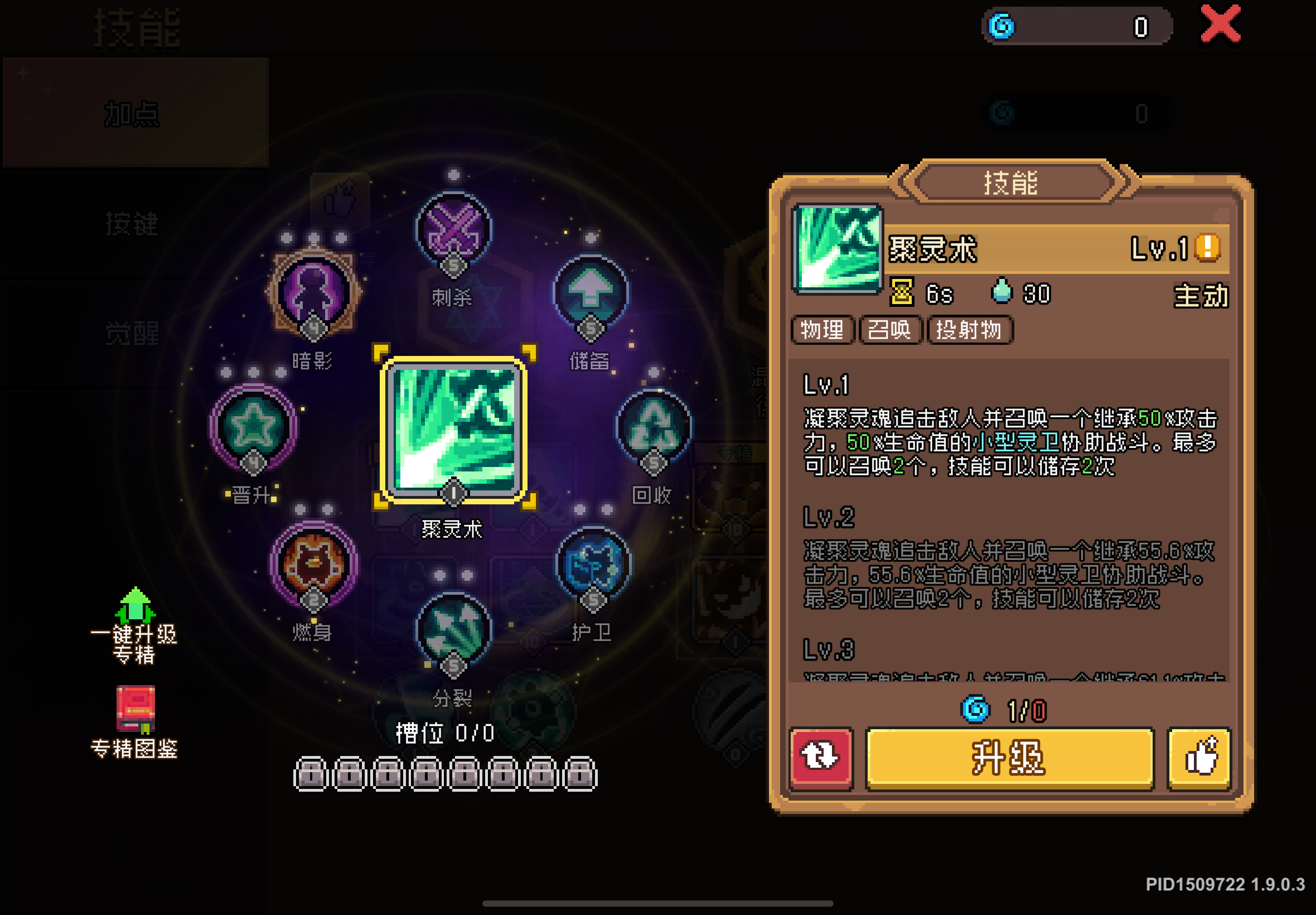Toggle the 物理 tag filter
1316x915 pixels.
(822, 331)
